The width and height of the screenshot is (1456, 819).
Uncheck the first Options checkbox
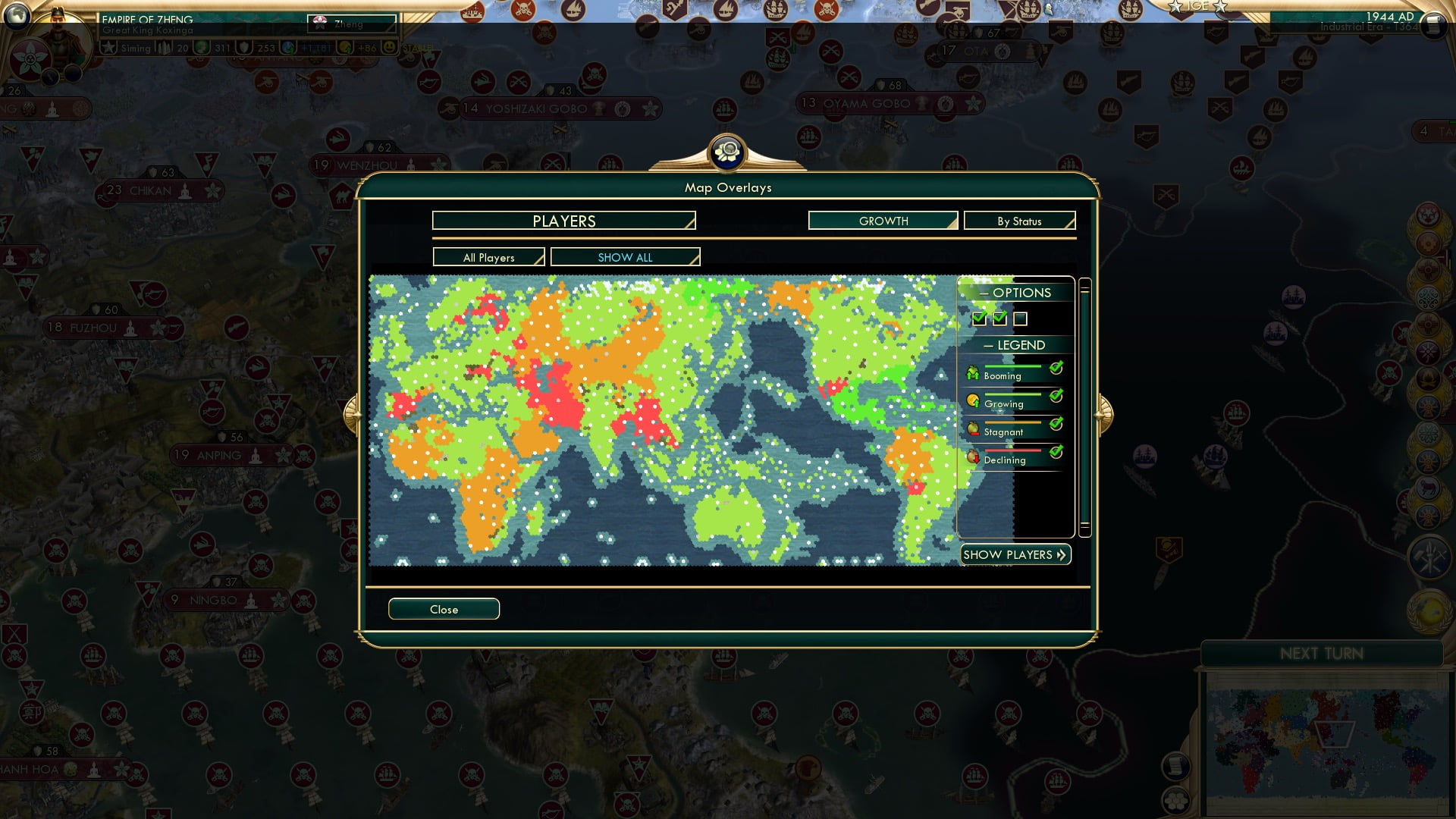[x=978, y=319]
